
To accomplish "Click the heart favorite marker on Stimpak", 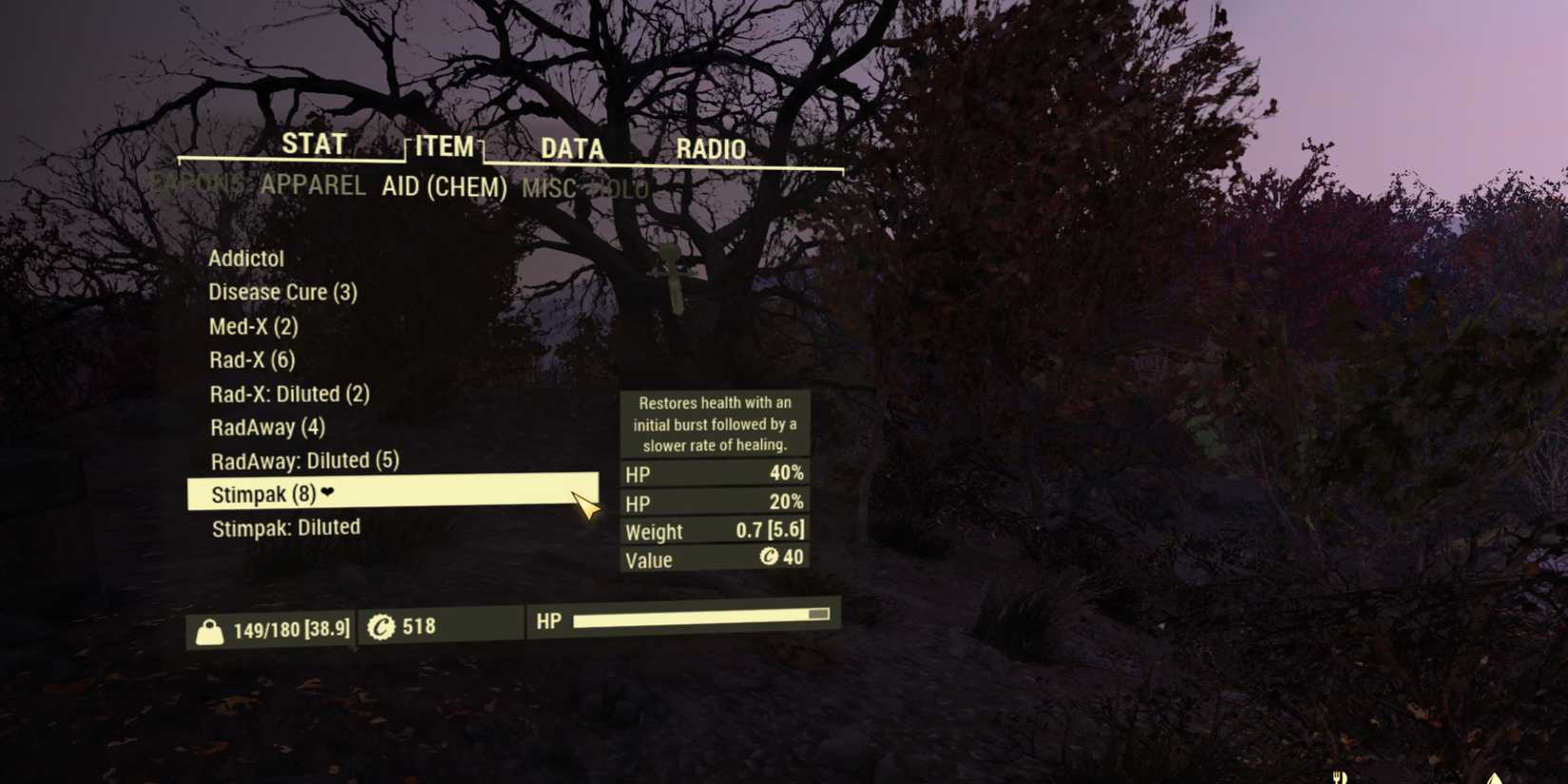I will [x=329, y=493].
